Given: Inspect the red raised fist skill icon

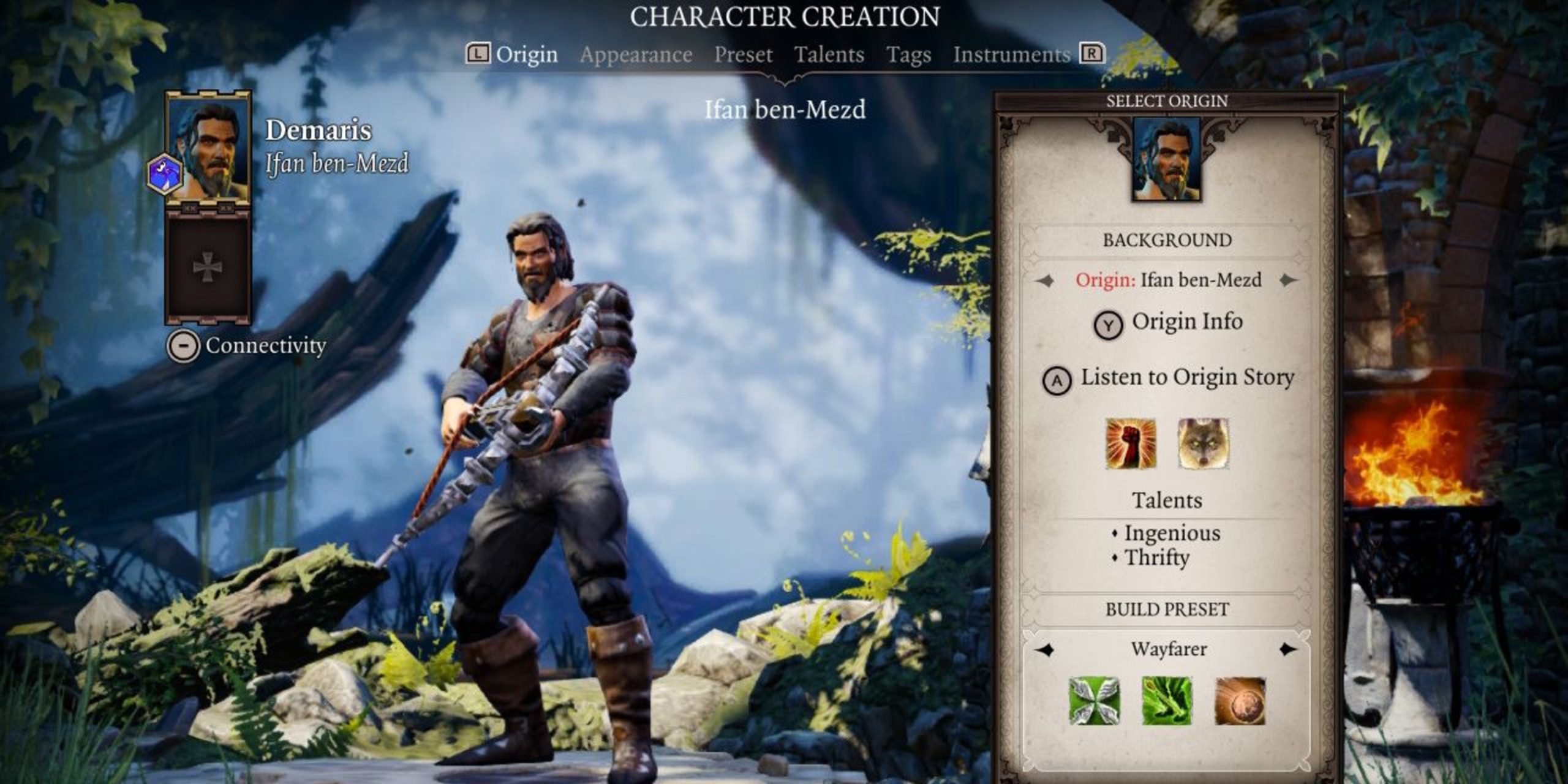Looking at the screenshot, I should (x=1131, y=443).
